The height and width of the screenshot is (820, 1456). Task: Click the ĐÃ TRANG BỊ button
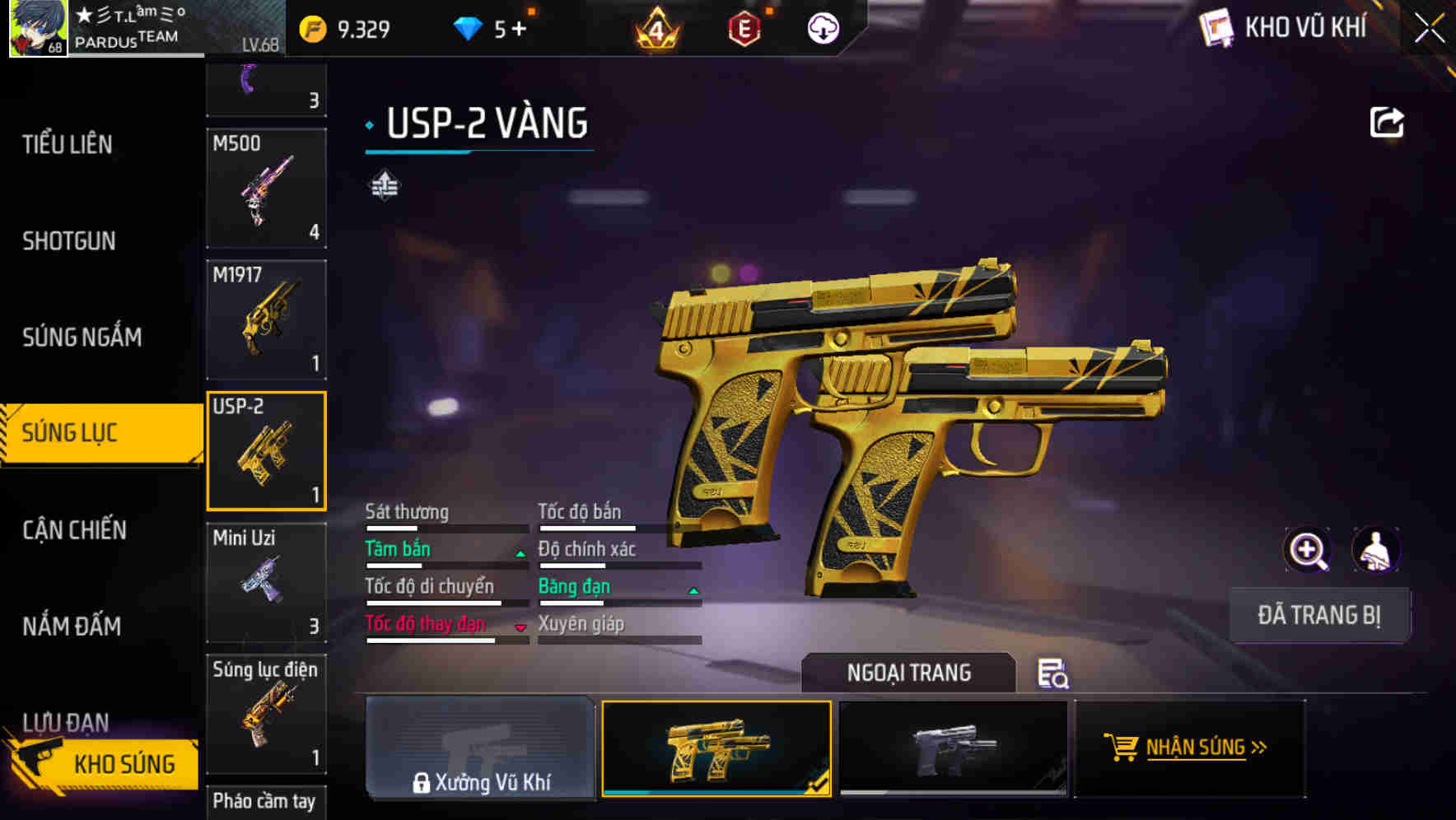point(1319,615)
